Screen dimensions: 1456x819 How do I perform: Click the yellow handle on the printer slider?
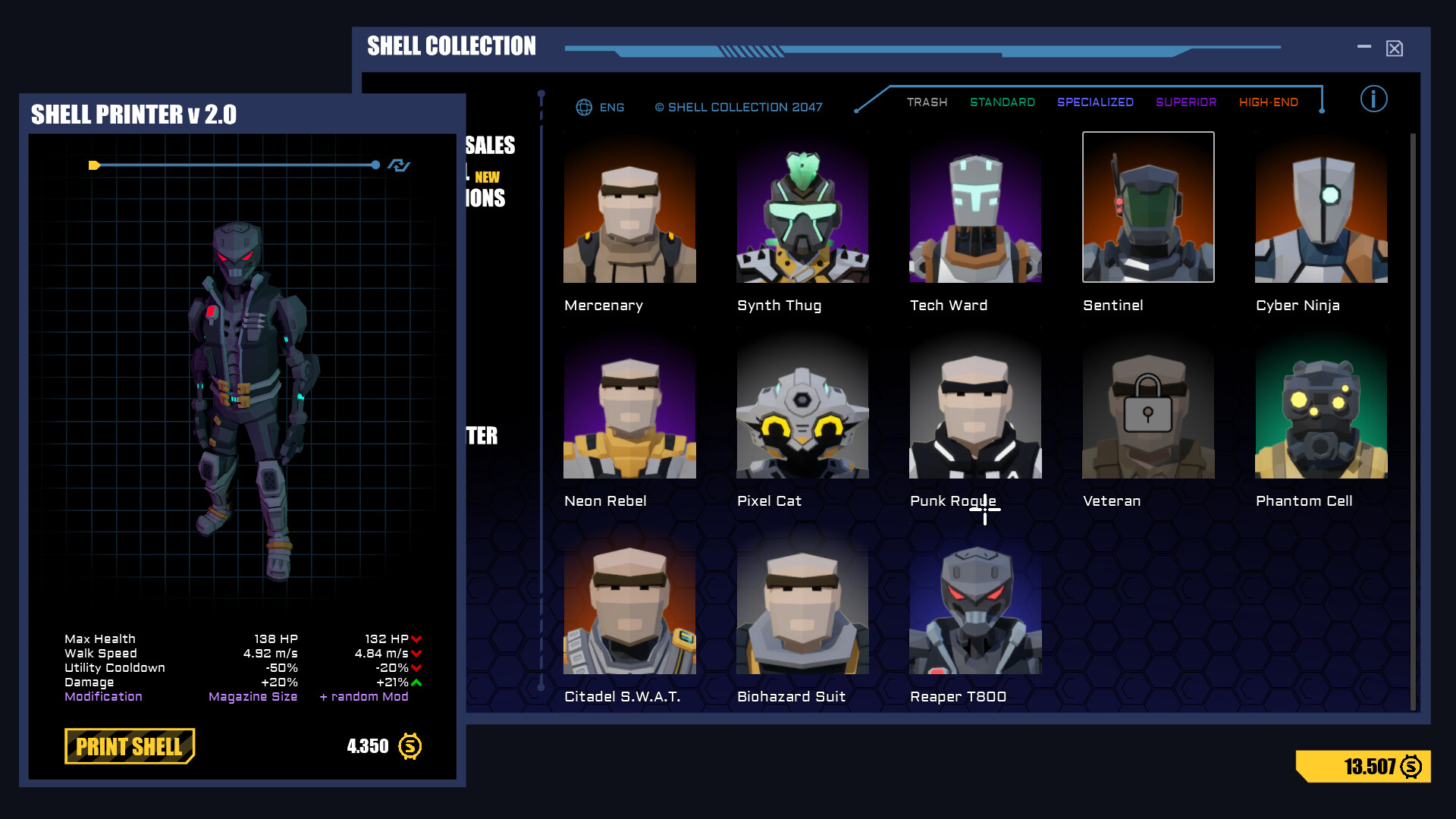pos(94,165)
